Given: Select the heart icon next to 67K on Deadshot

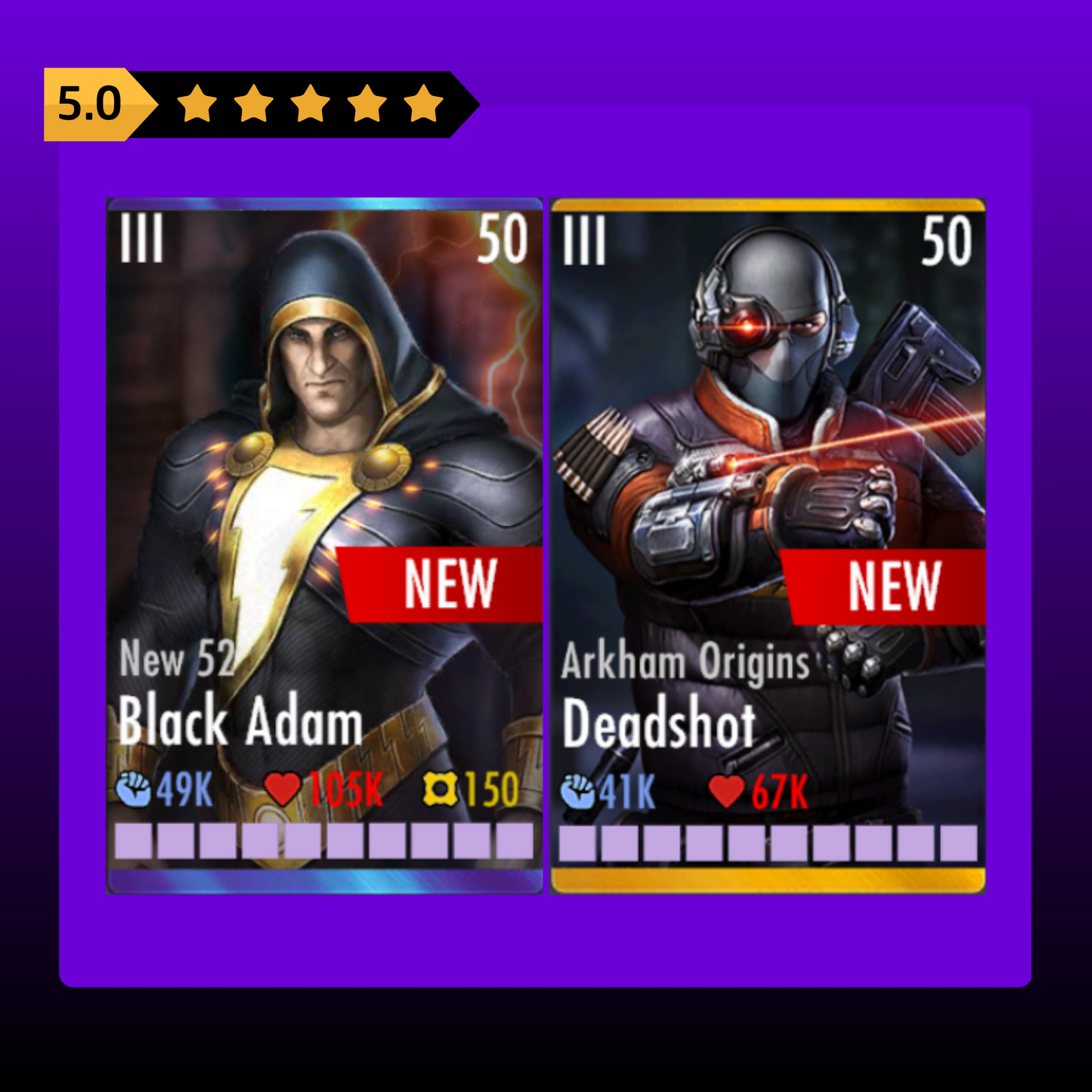Looking at the screenshot, I should [727, 789].
